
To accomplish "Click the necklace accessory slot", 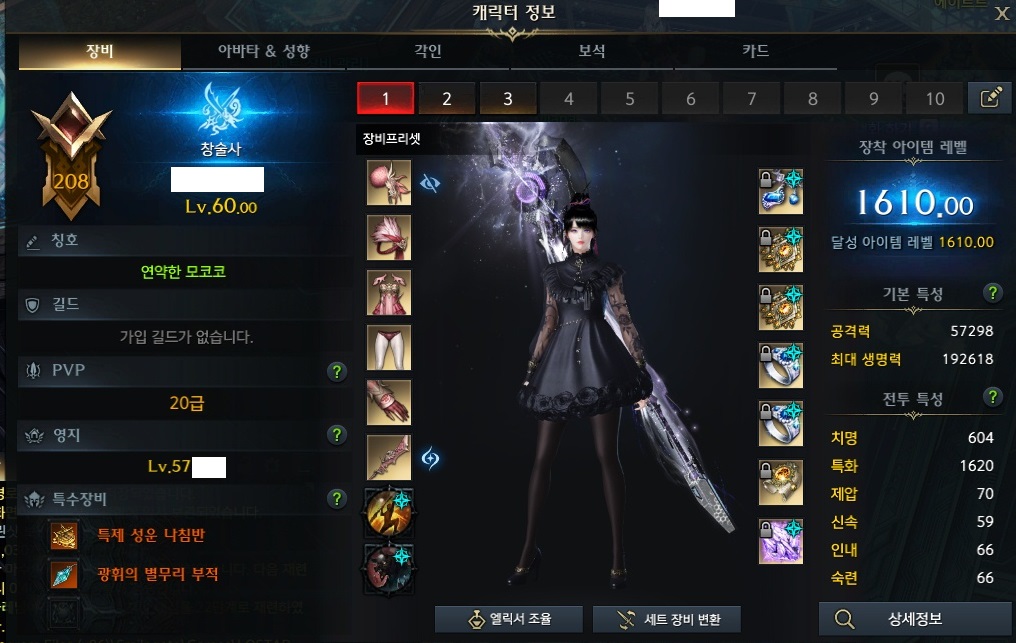I will pyautogui.click(x=781, y=192).
